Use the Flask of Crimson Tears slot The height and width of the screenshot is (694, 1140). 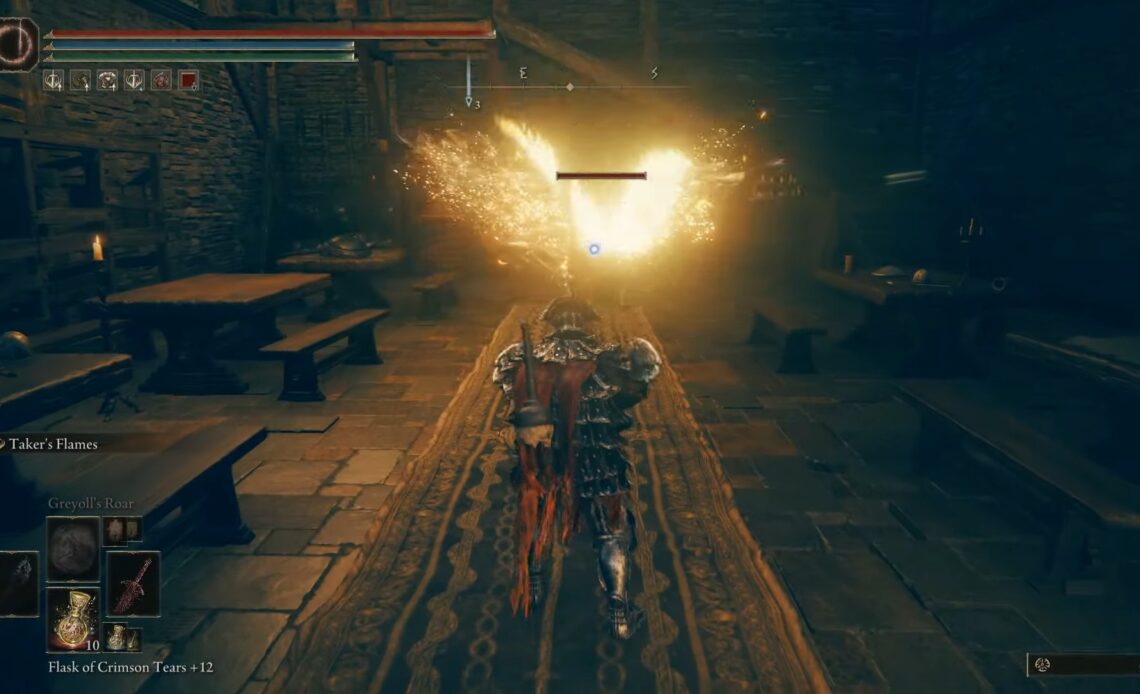73,619
